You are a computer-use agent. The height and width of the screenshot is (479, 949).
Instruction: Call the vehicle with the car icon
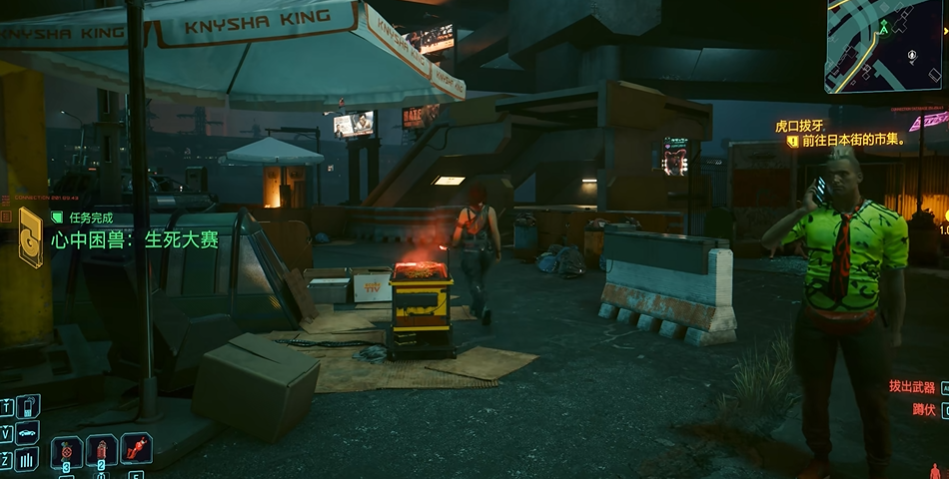(x=28, y=433)
